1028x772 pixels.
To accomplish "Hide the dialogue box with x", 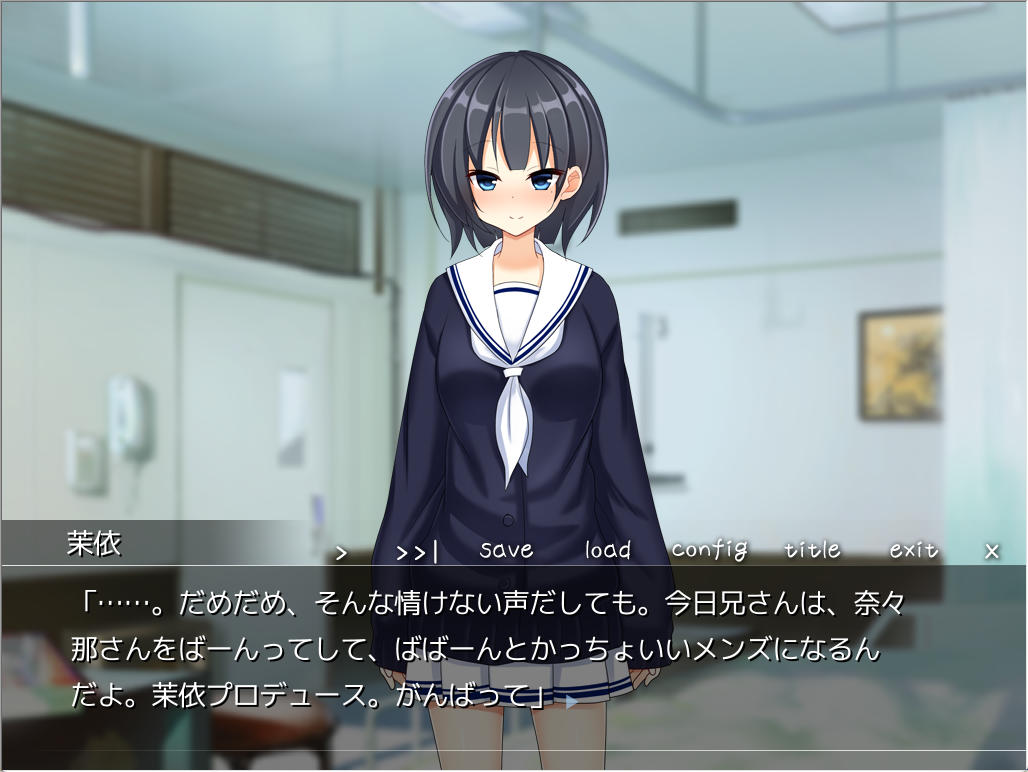I will click(992, 551).
